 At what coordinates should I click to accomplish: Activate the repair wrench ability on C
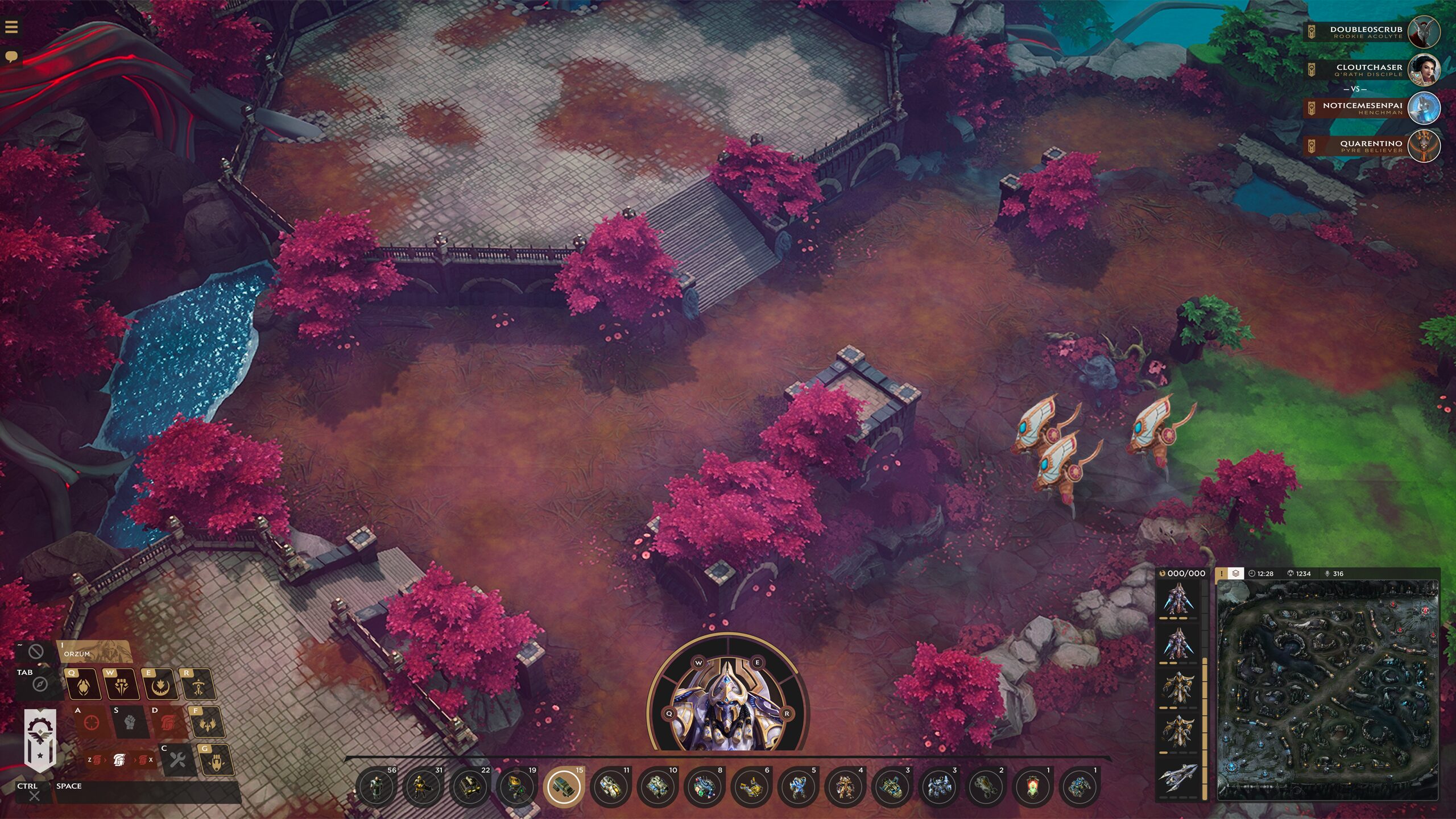click(x=177, y=759)
